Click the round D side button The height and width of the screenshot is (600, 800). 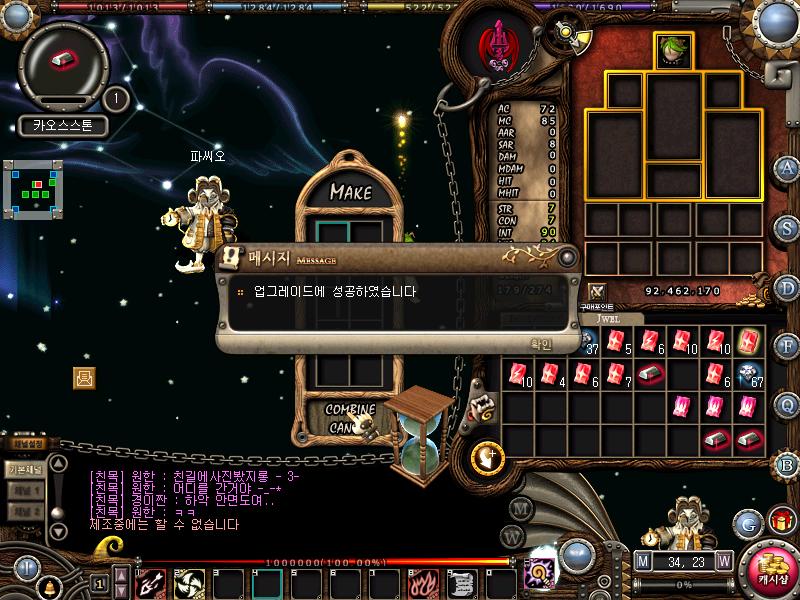click(788, 287)
